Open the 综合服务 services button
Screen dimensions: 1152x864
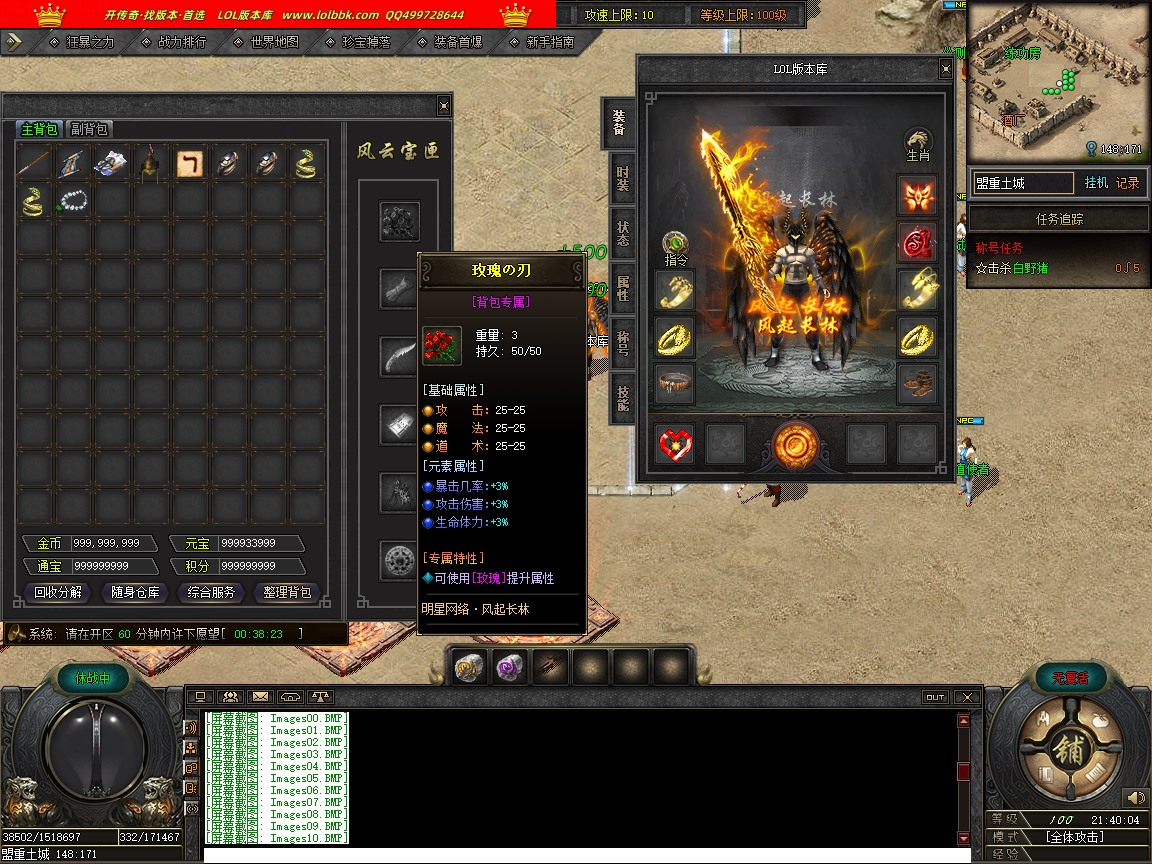pyautogui.click(x=211, y=592)
